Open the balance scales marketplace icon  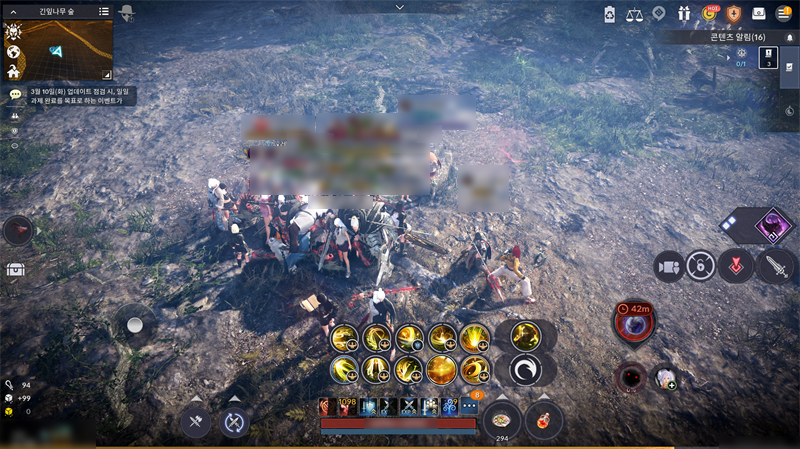[x=634, y=13]
